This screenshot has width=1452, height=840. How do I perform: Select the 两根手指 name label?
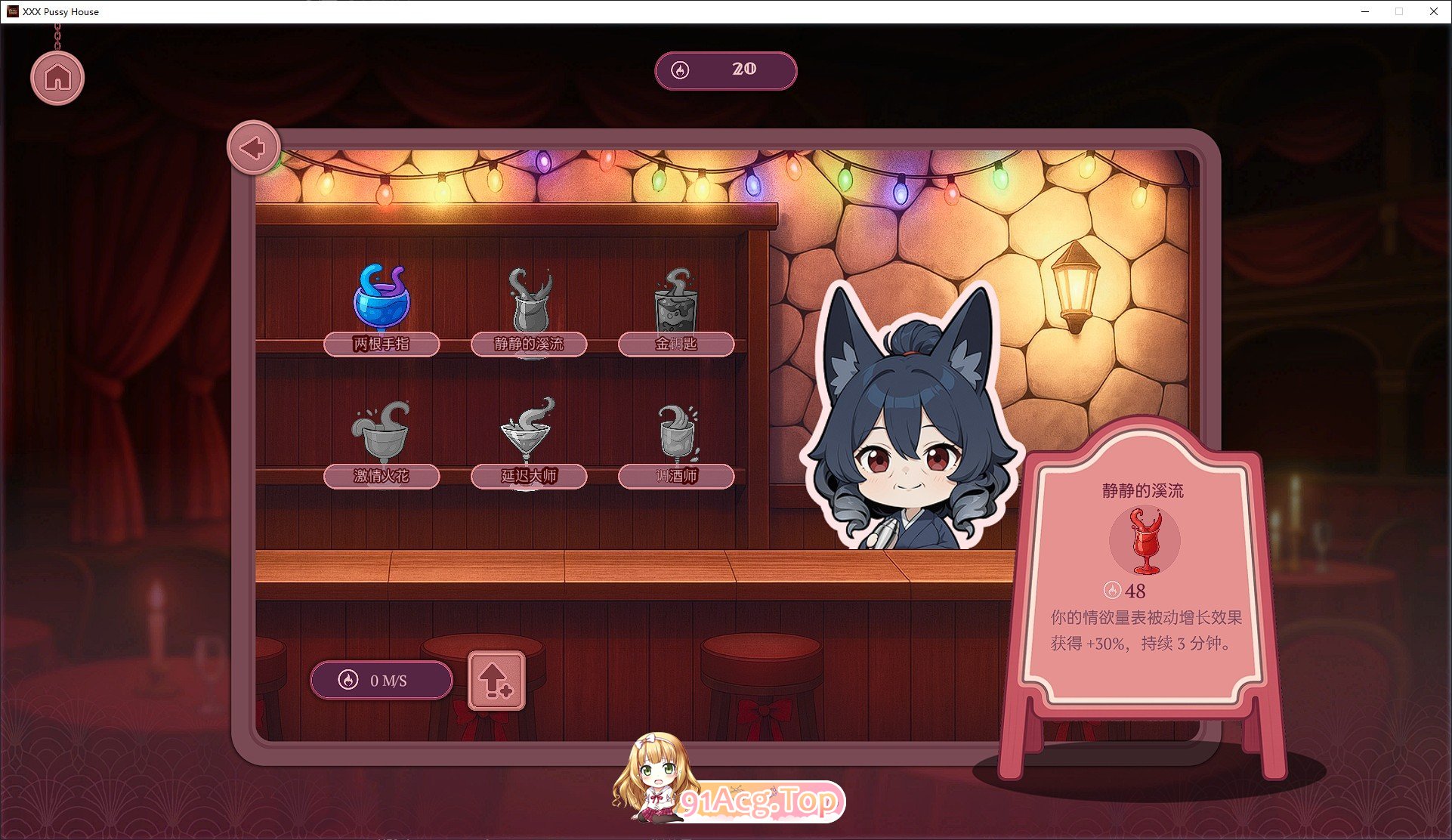point(382,344)
